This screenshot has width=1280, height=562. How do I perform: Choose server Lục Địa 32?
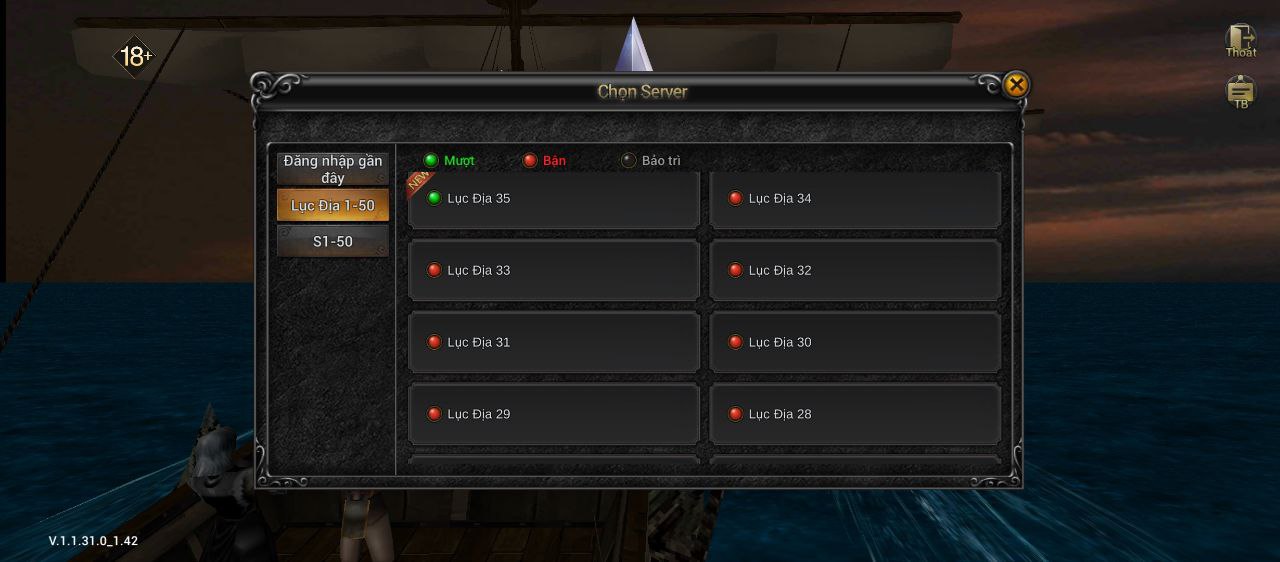854,270
